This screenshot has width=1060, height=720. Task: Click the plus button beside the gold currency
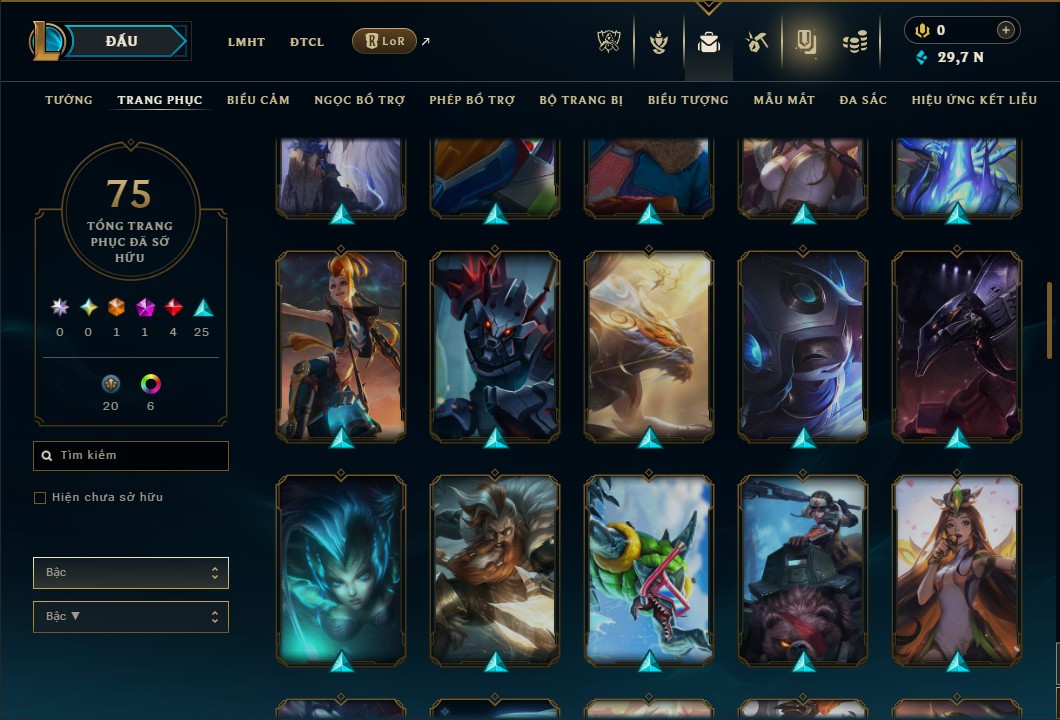pos(1005,31)
